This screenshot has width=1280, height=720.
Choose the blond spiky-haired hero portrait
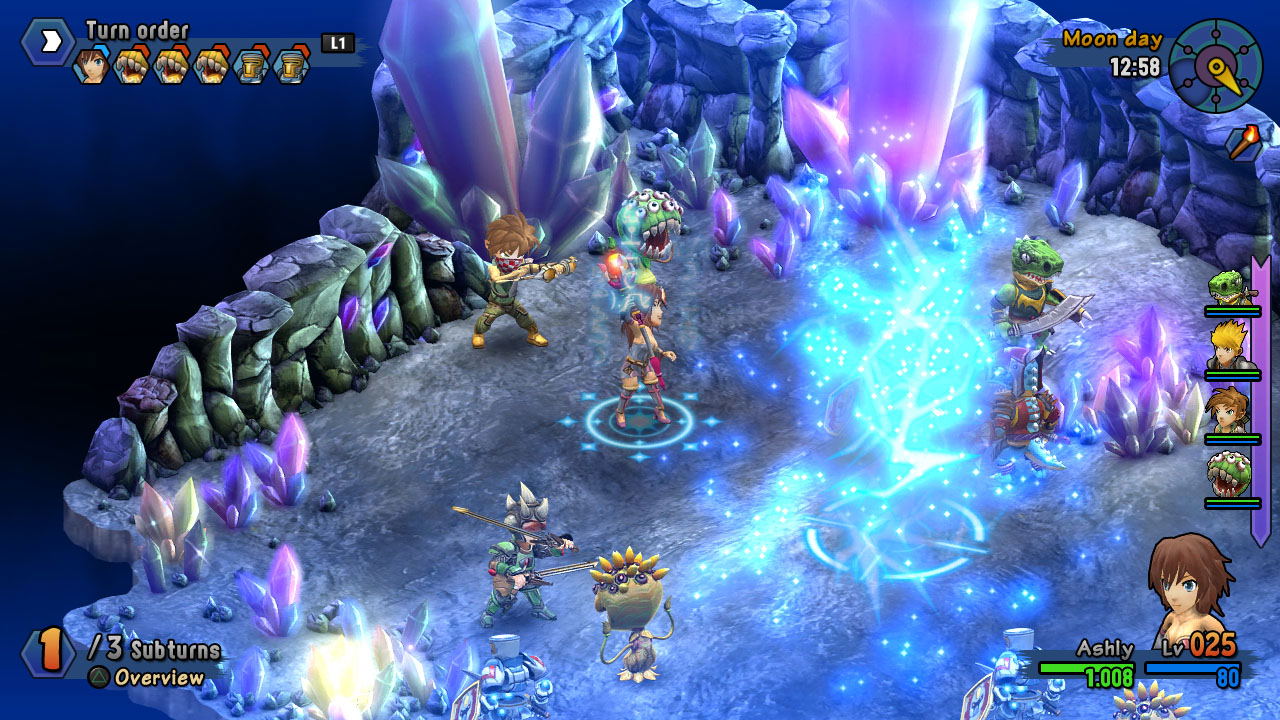point(1230,345)
